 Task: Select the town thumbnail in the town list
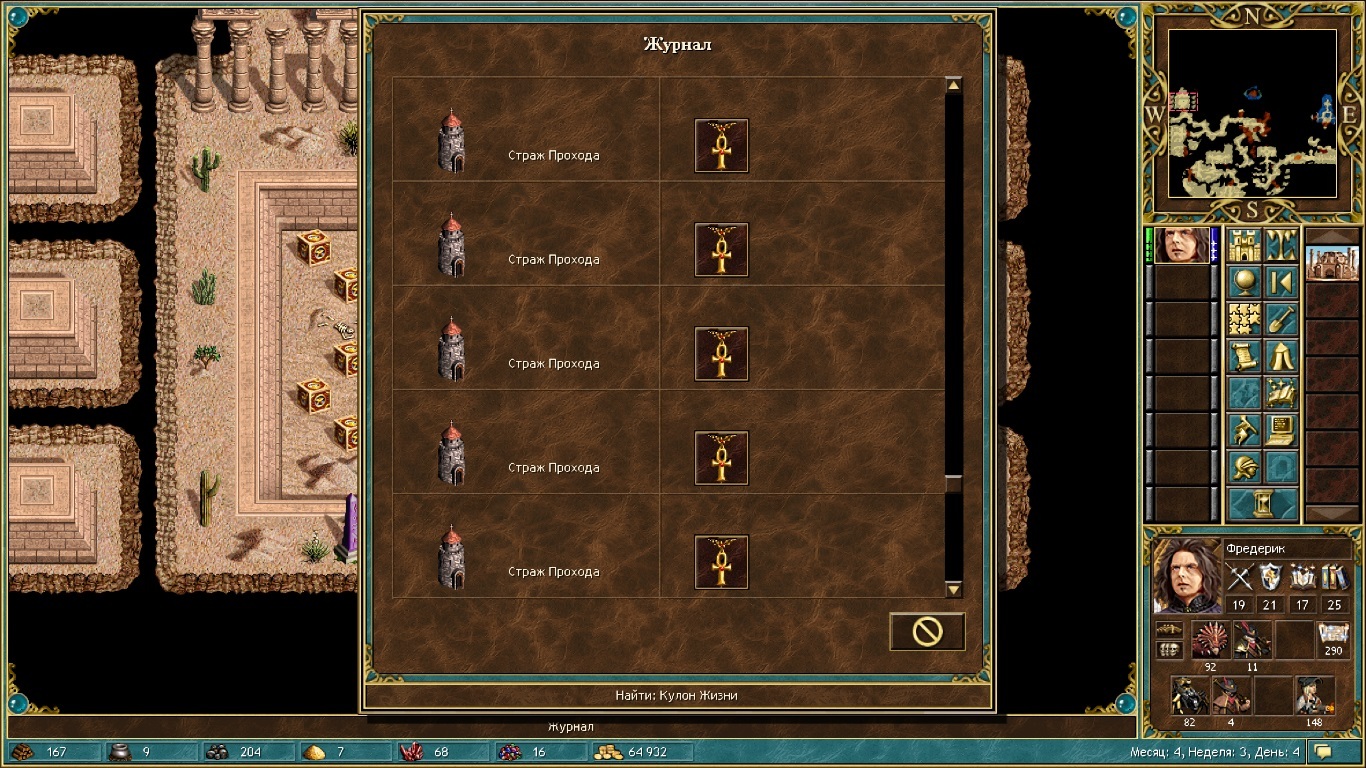[x=1332, y=264]
